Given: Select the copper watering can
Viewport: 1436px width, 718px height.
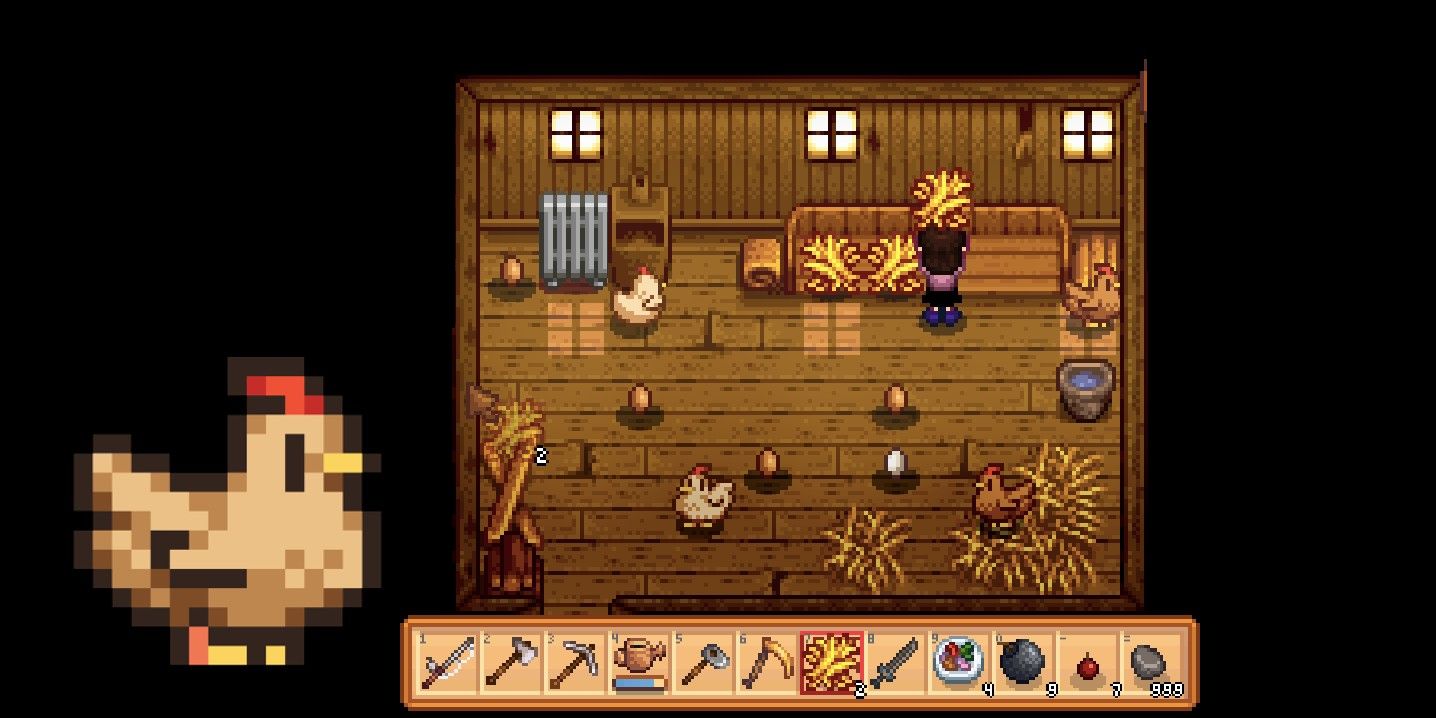Looking at the screenshot, I should pyautogui.click(x=638, y=662).
